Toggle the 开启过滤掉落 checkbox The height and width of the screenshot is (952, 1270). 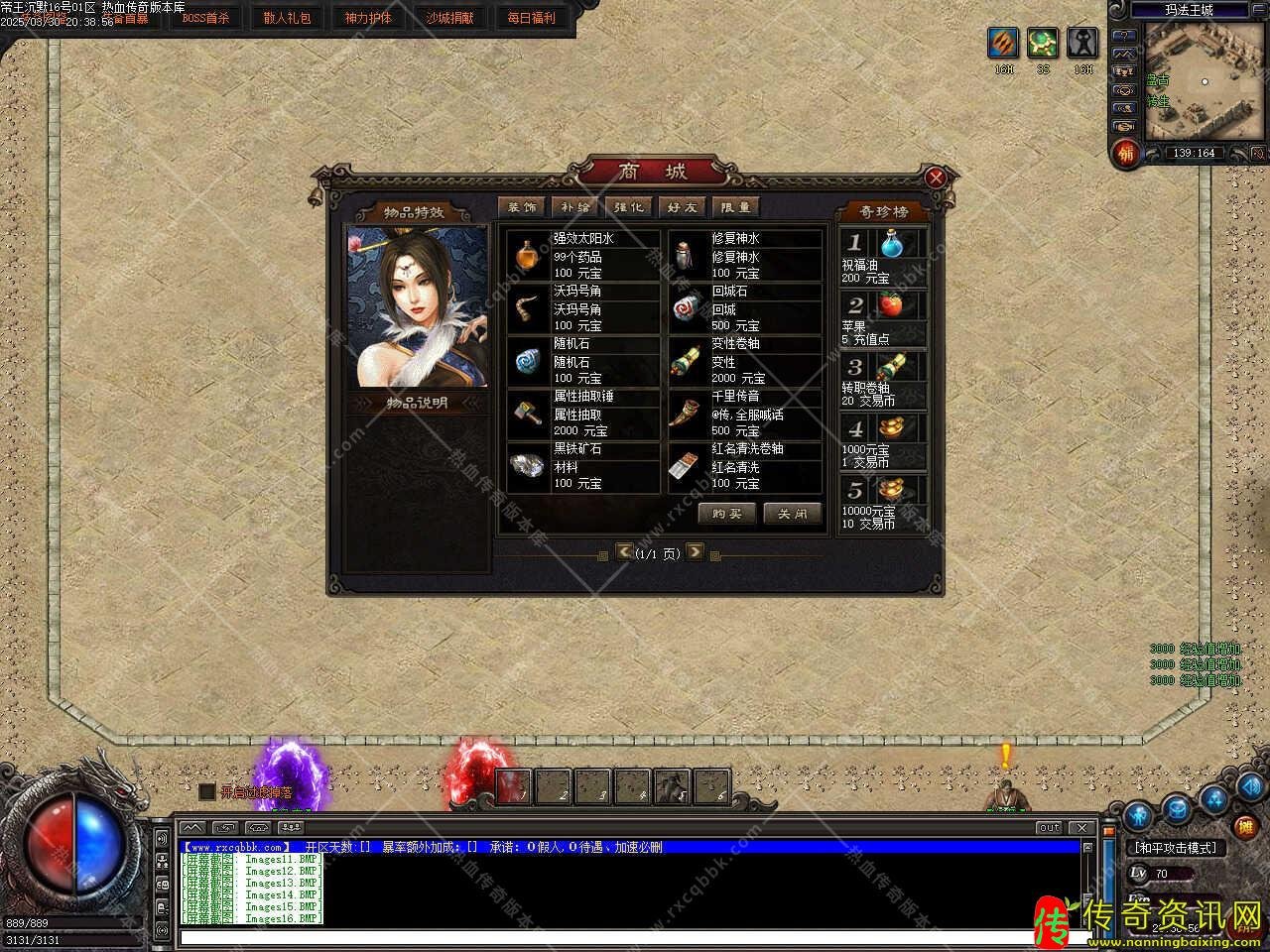pyautogui.click(x=206, y=791)
